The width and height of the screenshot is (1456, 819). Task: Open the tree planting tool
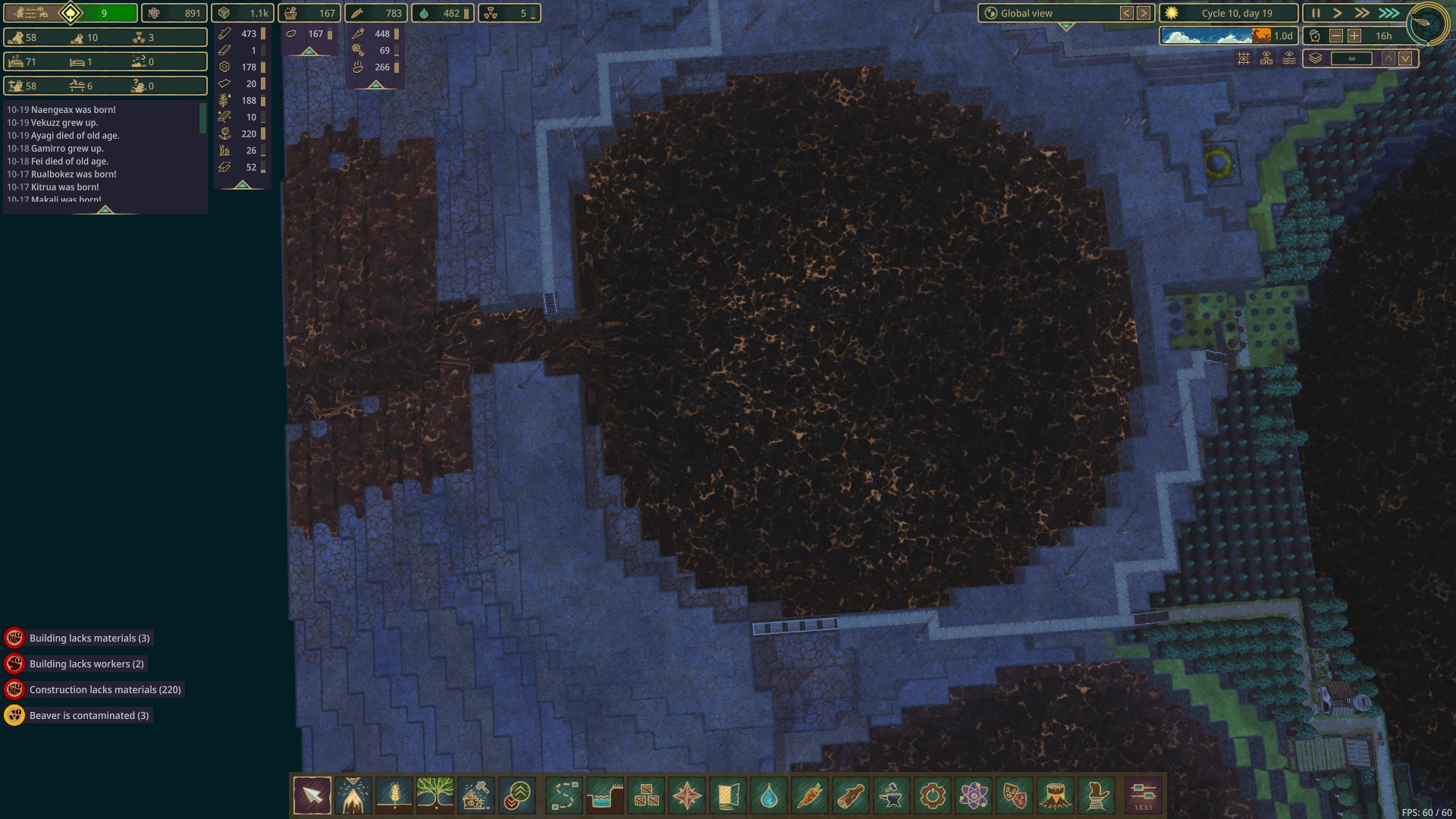[x=435, y=795]
